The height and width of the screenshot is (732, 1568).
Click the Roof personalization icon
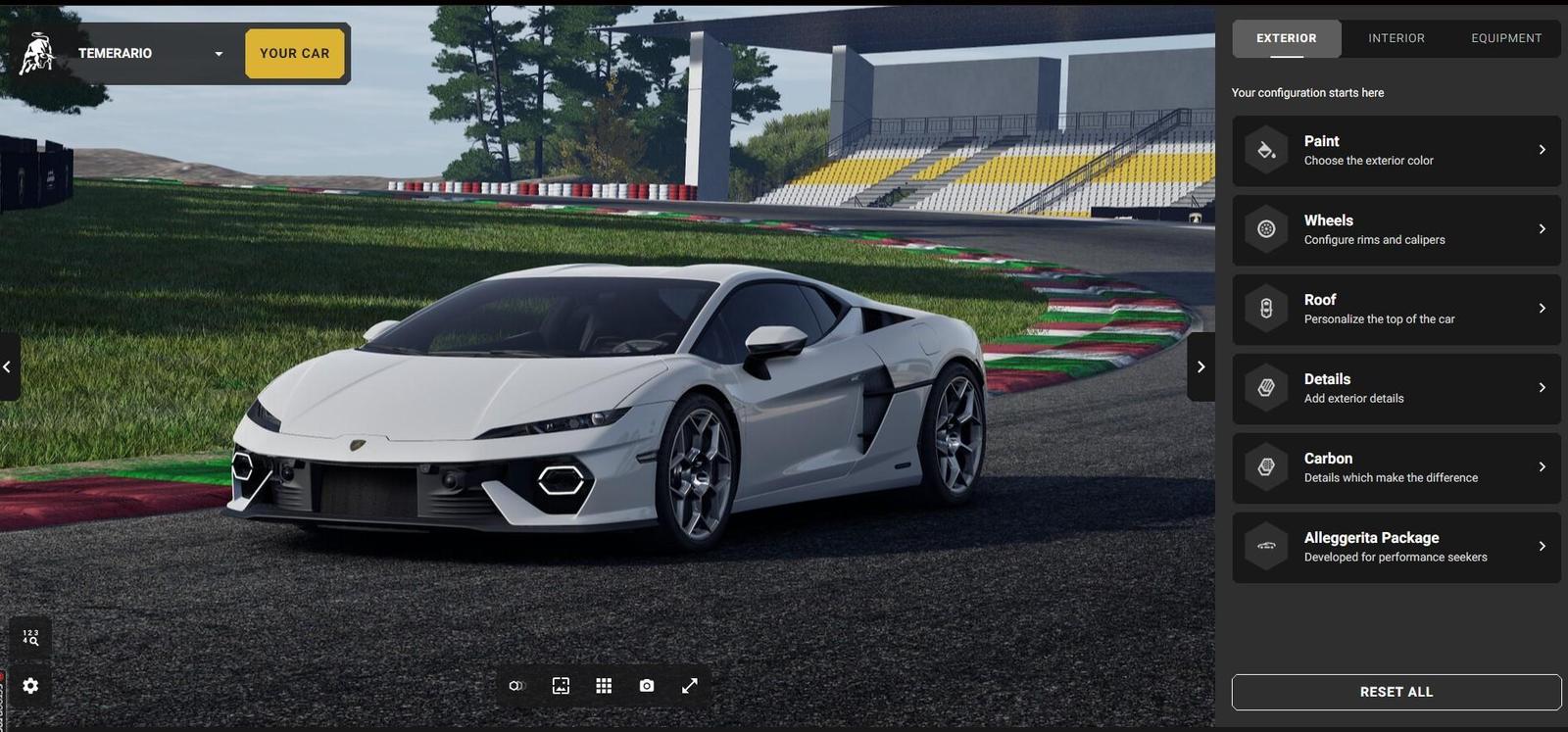1268,307
